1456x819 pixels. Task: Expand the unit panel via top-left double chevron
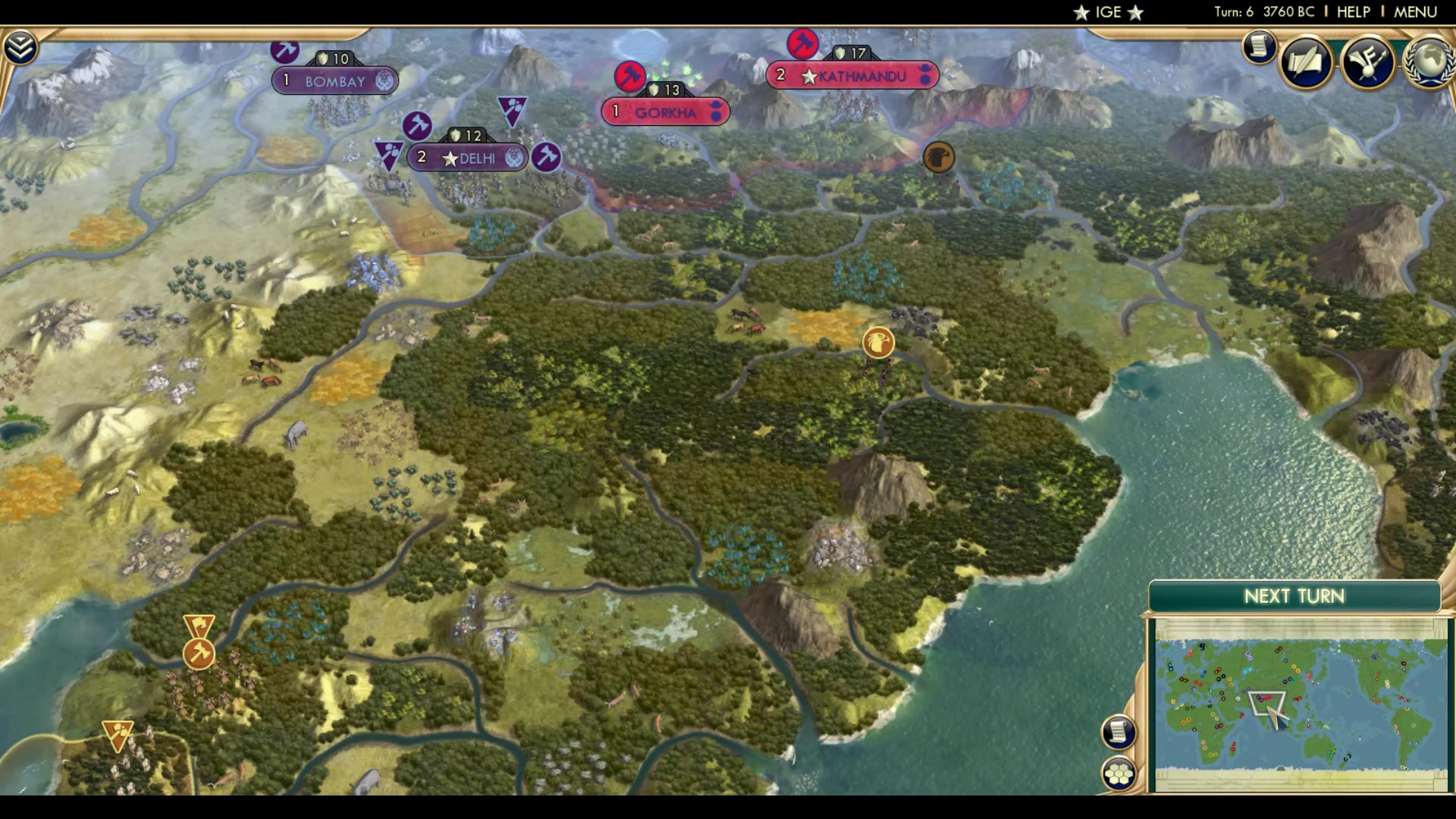[21, 45]
